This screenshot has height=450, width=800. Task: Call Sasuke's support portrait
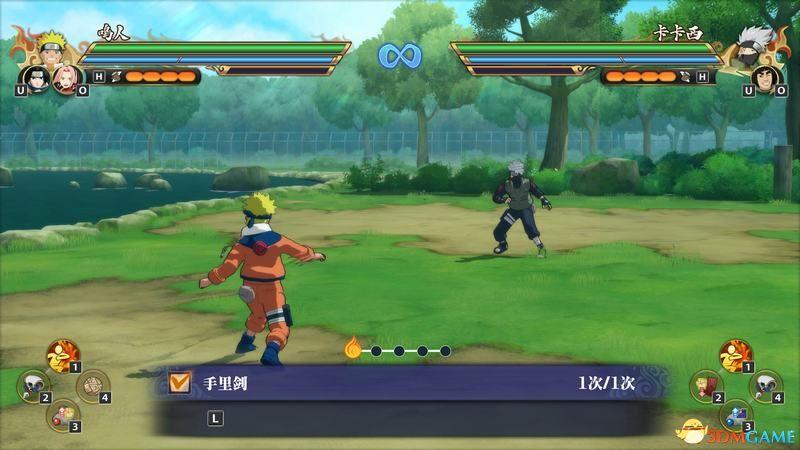(x=33, y=78)
